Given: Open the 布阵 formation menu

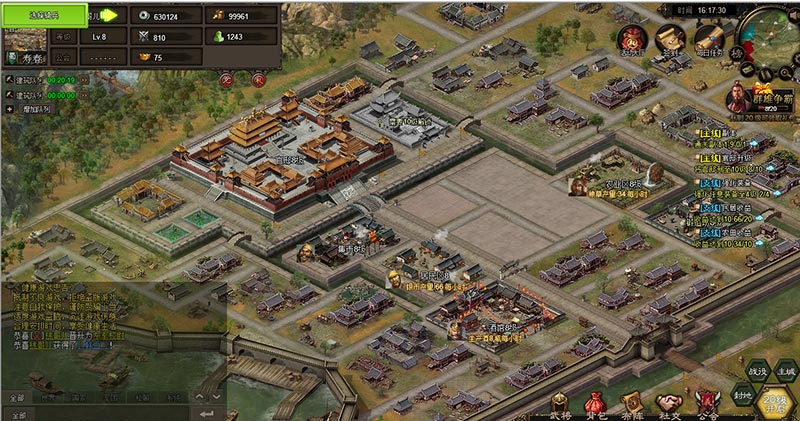Looking at the screenshot, I should pos(632,404).
